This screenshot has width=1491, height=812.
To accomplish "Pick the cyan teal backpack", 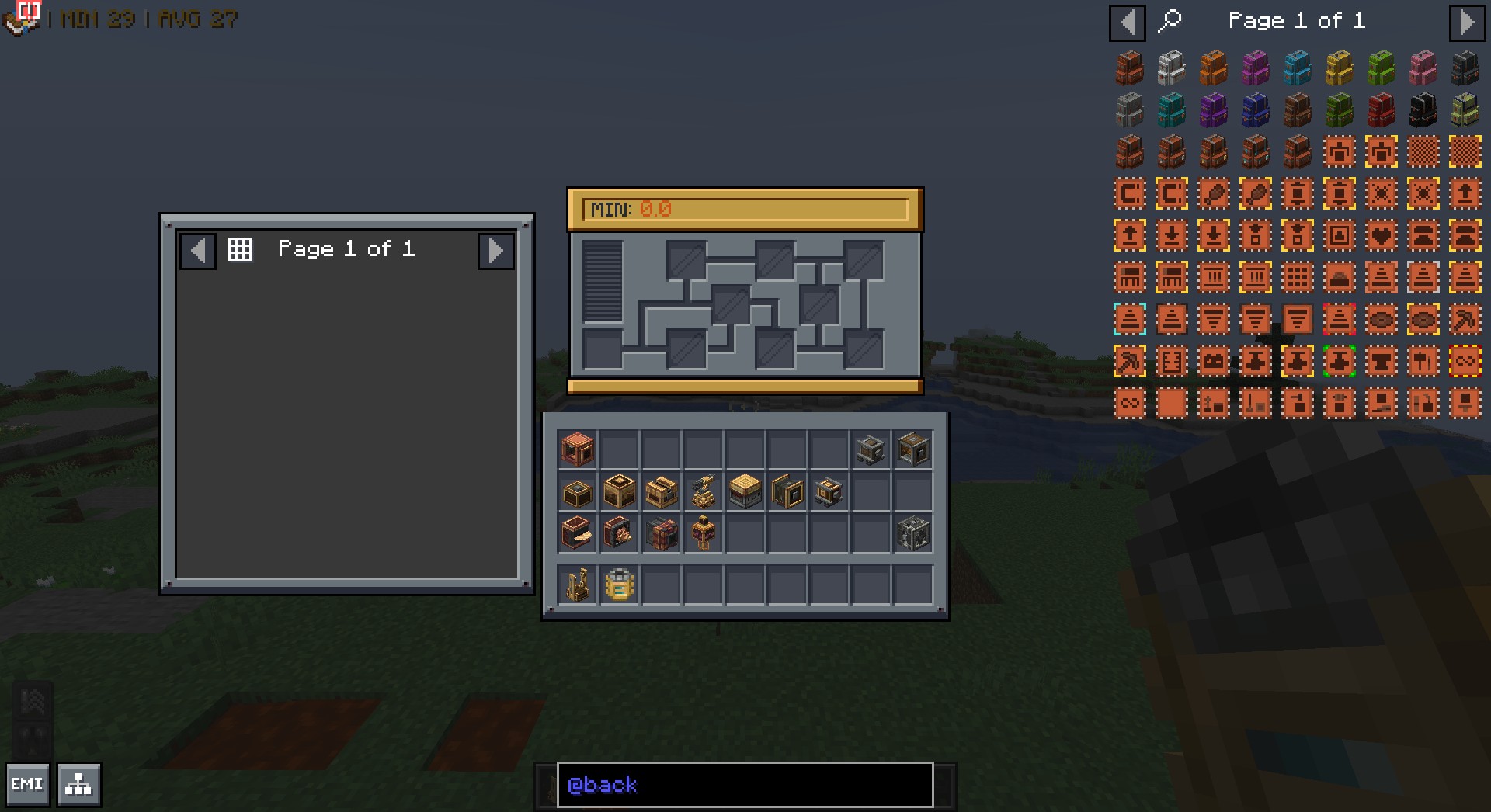I will coord(1171,110).
